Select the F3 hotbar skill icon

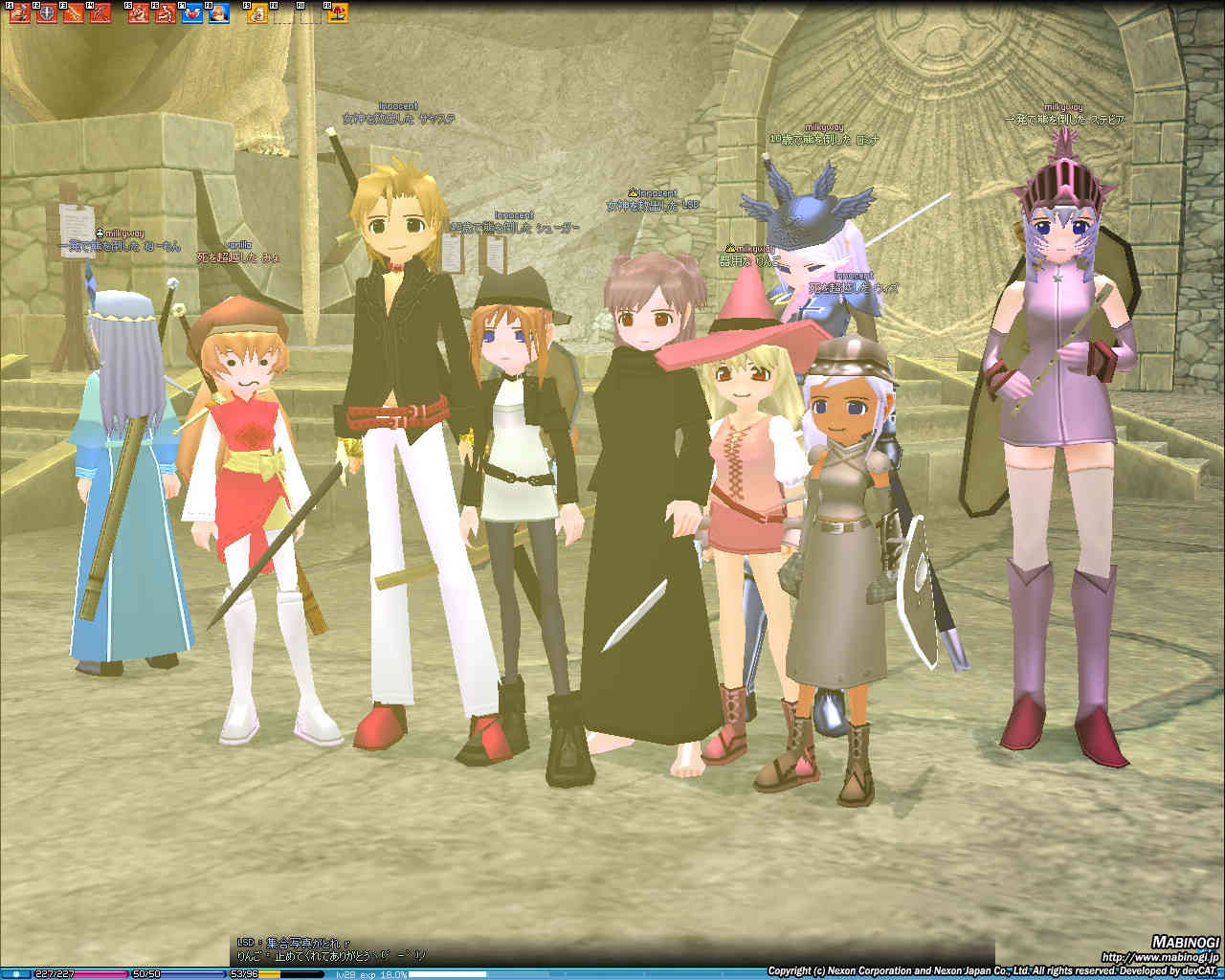click(x=74, y=13)
